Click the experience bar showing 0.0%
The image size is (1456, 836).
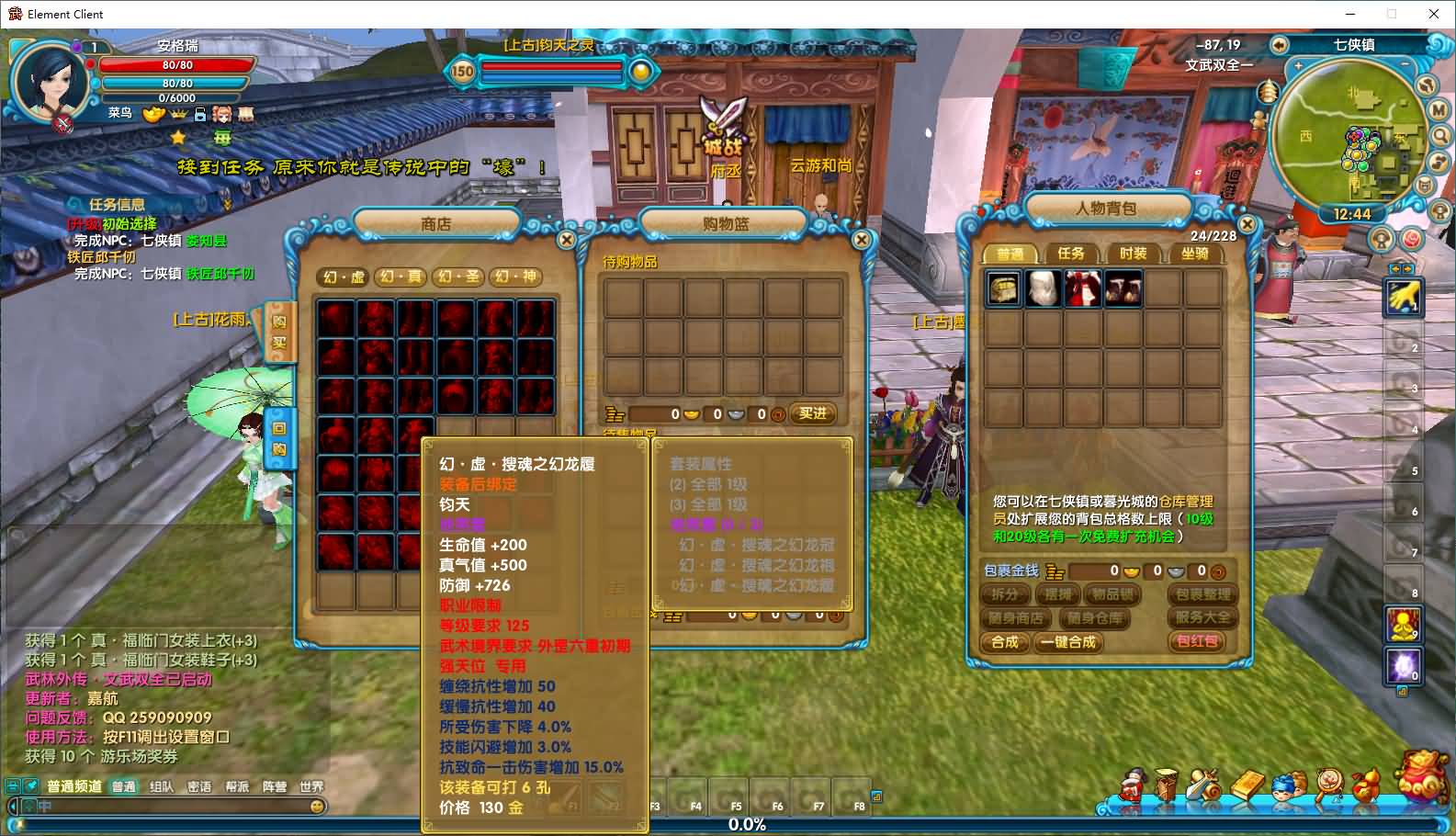click(x=746, y=824)
